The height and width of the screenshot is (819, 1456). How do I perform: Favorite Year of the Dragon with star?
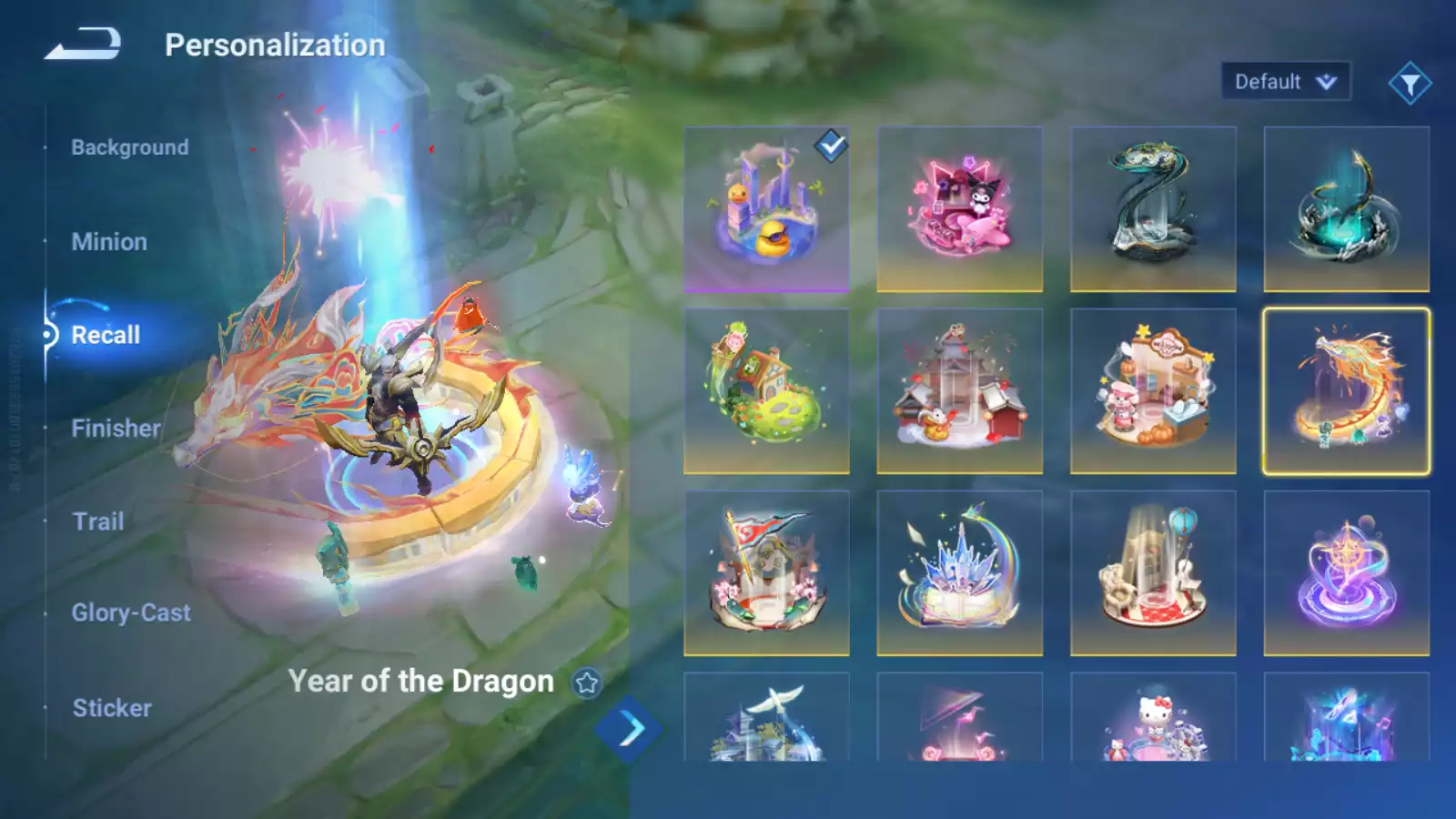click(x=587, y=682)
